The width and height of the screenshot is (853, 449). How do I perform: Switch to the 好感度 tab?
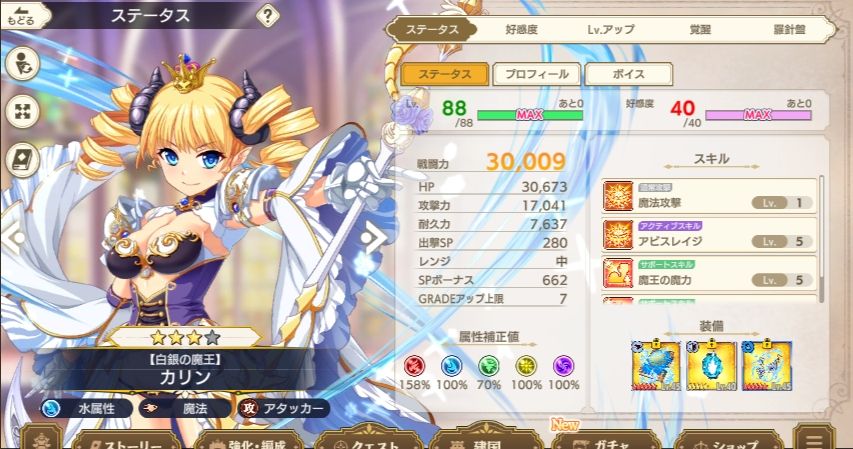522,29
